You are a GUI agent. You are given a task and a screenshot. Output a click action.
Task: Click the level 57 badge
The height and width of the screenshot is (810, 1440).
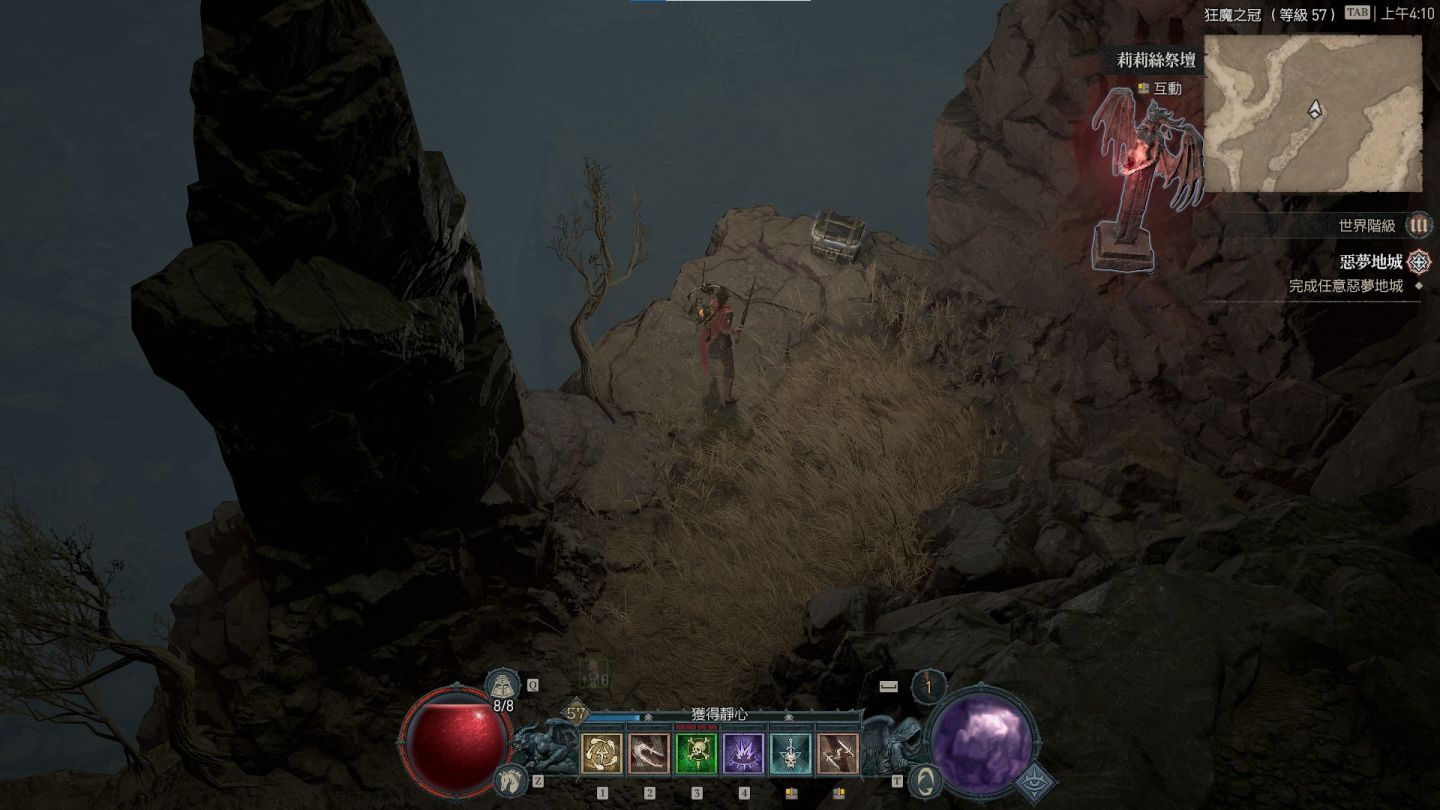pyautogui.click(x=576, y=713)
